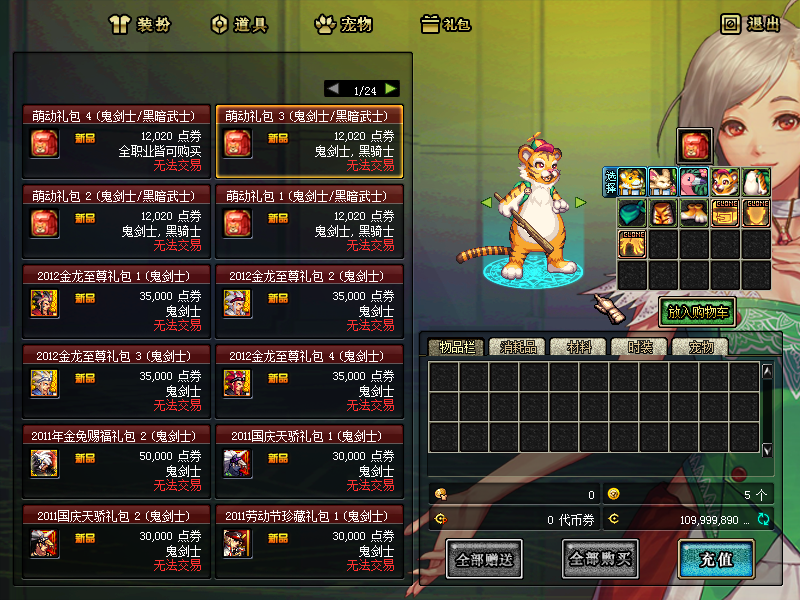
Task: Rotate the tiger pet preview right
Action: coord(580,202)
